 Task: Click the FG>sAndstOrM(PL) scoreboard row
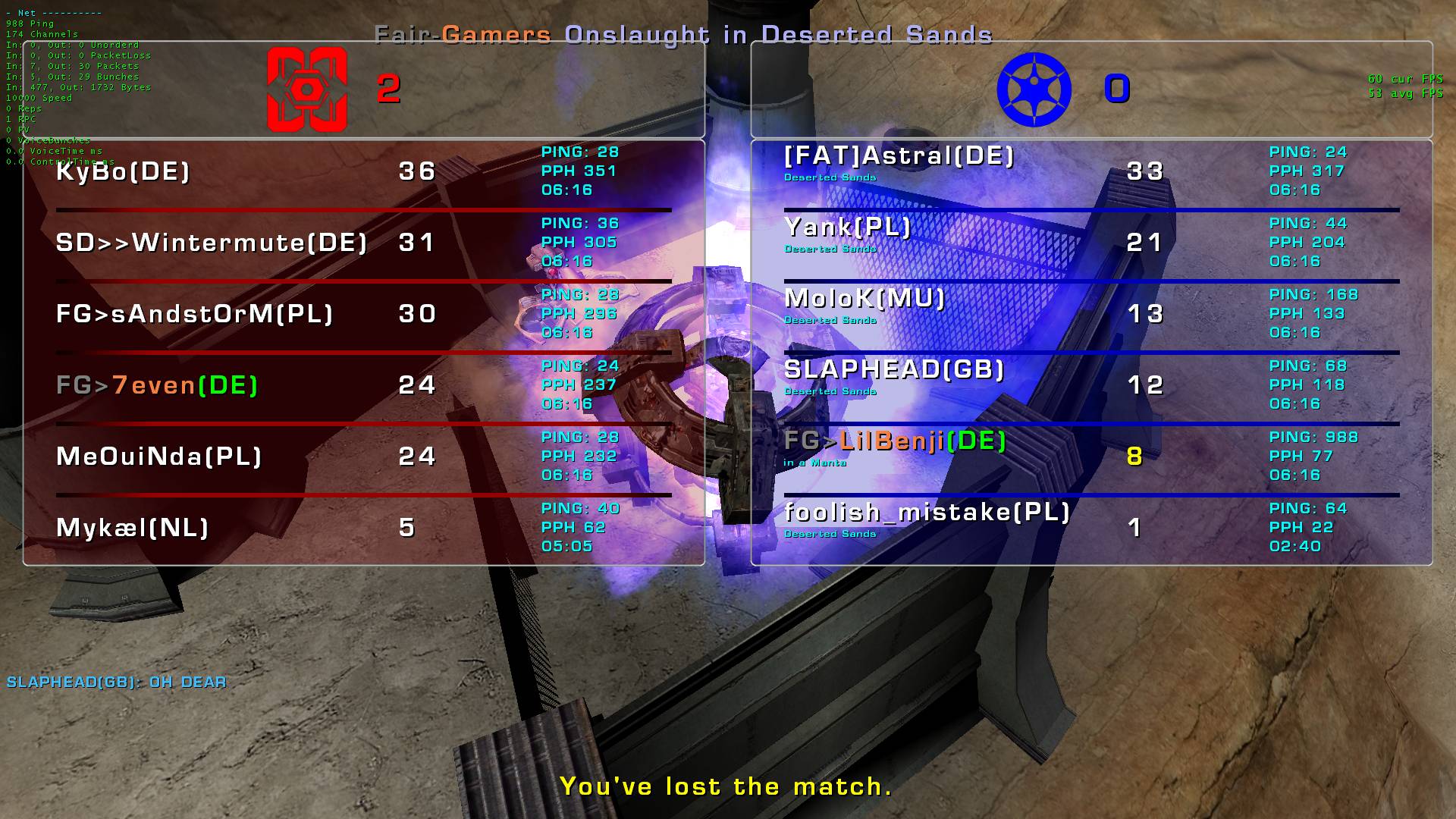(x=195, y=314)
